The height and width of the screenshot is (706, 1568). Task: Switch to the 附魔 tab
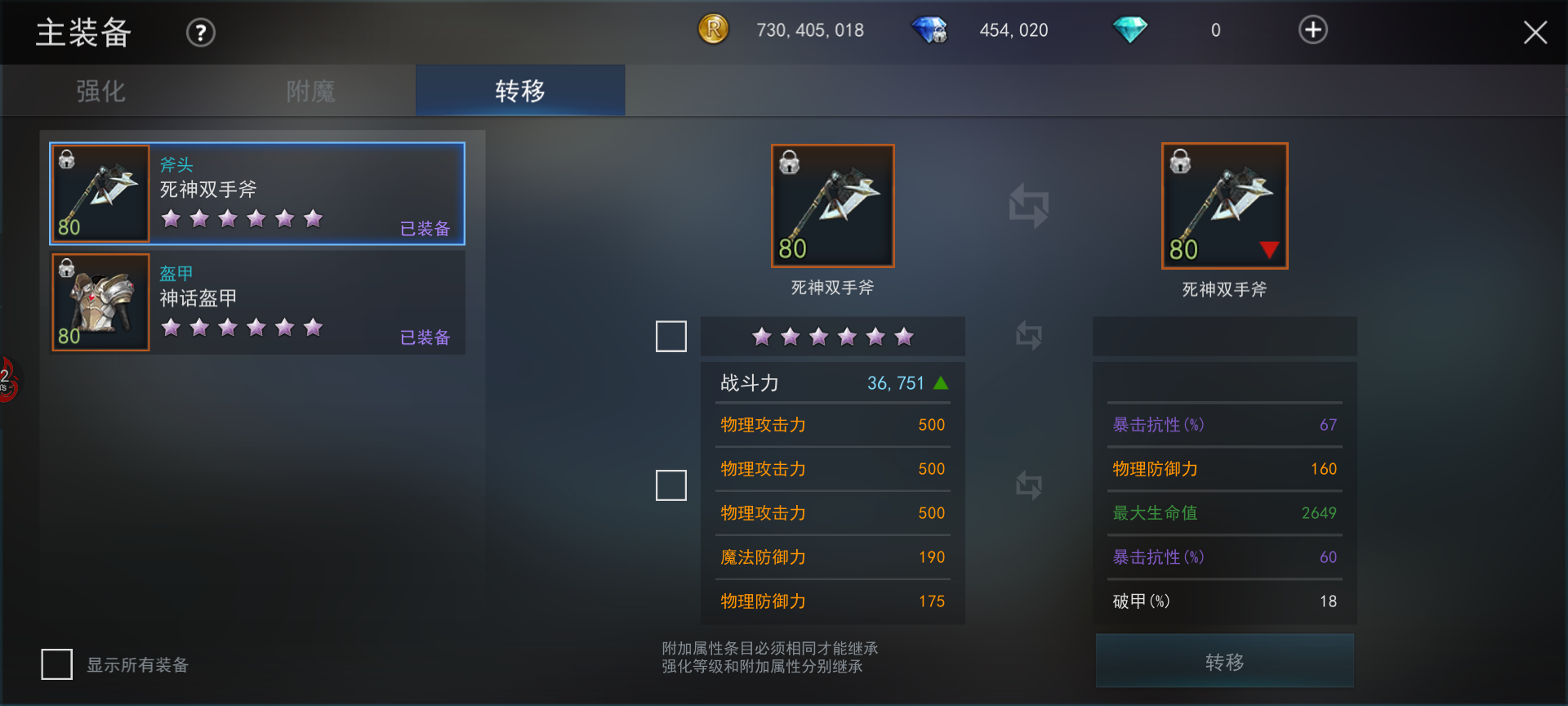(309, 91)
